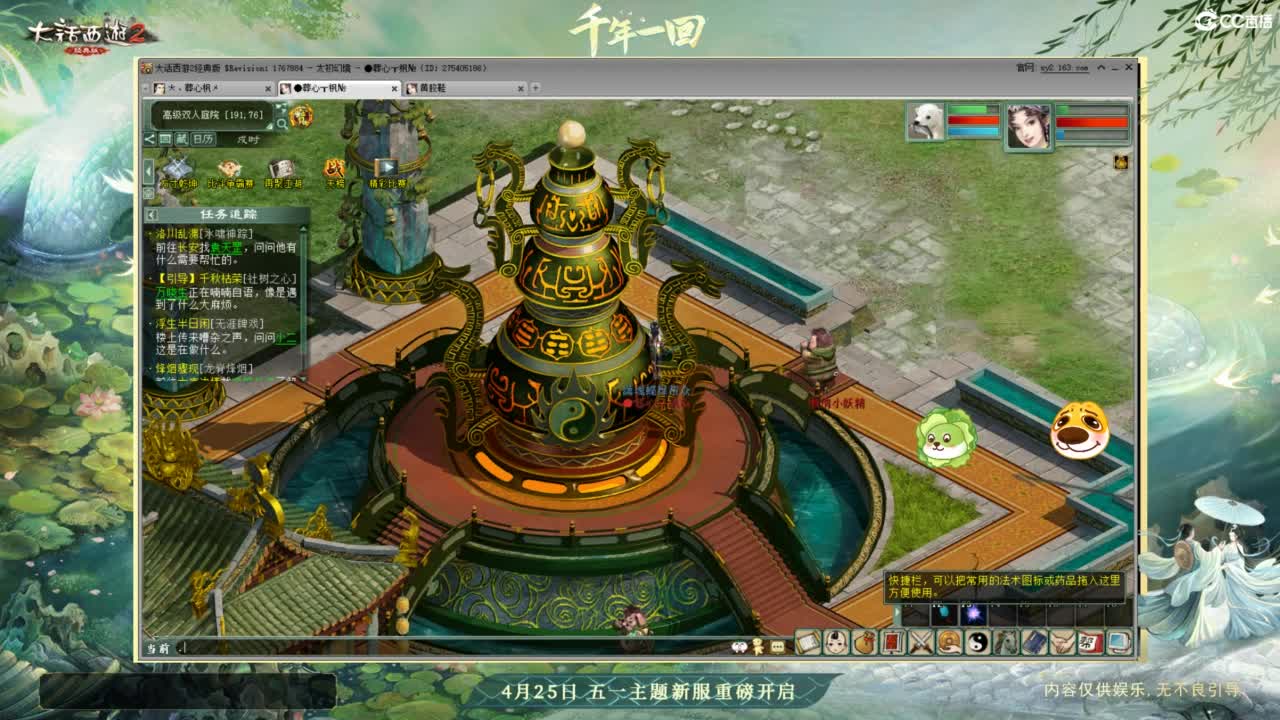
Task: Toggle the 日历 calendar display
Action: pyautogui.click(x=204, y=139)
